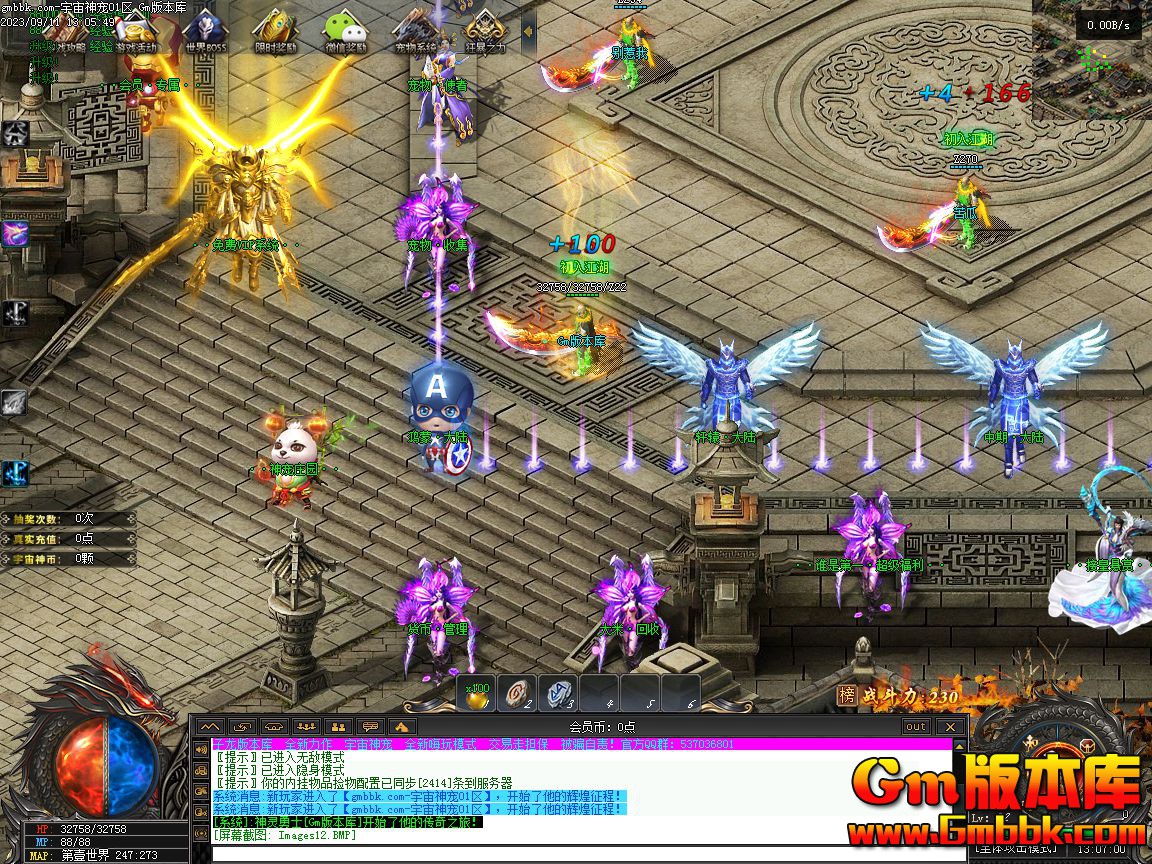Open the 游戏活动 gold coins menu
1152x864 pixels.
137,30
